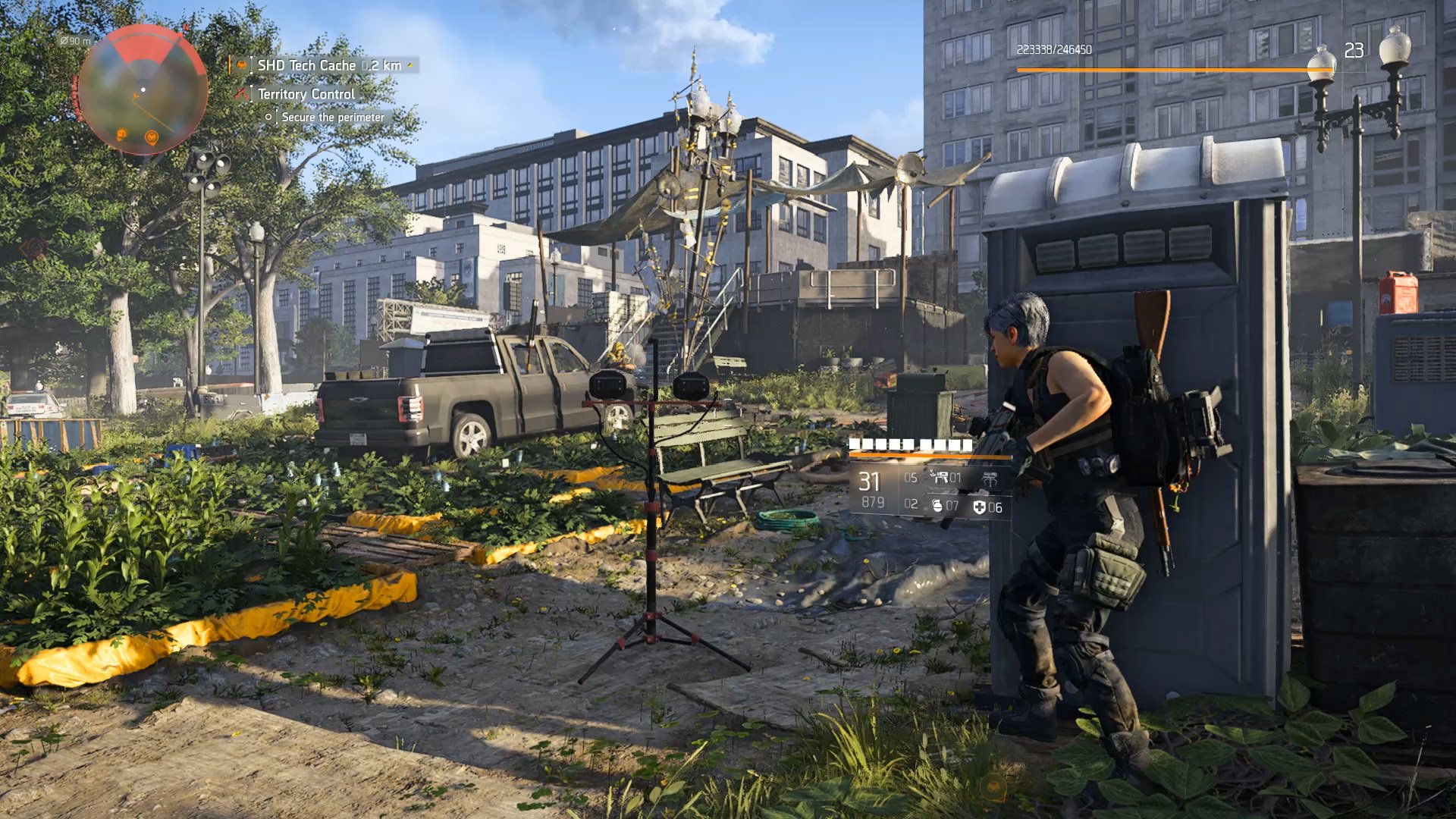Click the circular radar minimap
The image size is (1456, 819).
143,89
